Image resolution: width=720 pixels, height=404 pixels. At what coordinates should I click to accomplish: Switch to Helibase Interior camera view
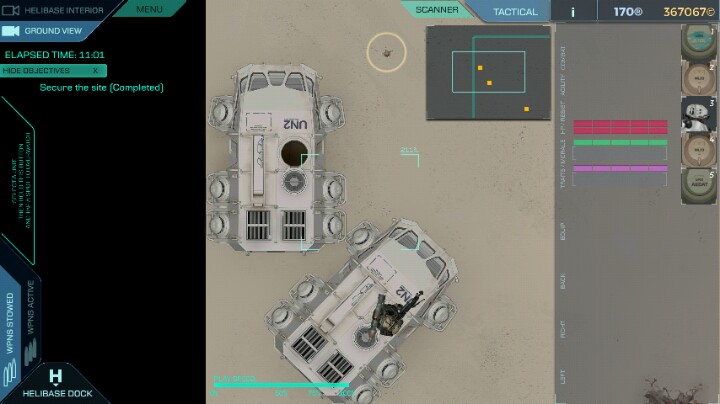tap(58, 9)
